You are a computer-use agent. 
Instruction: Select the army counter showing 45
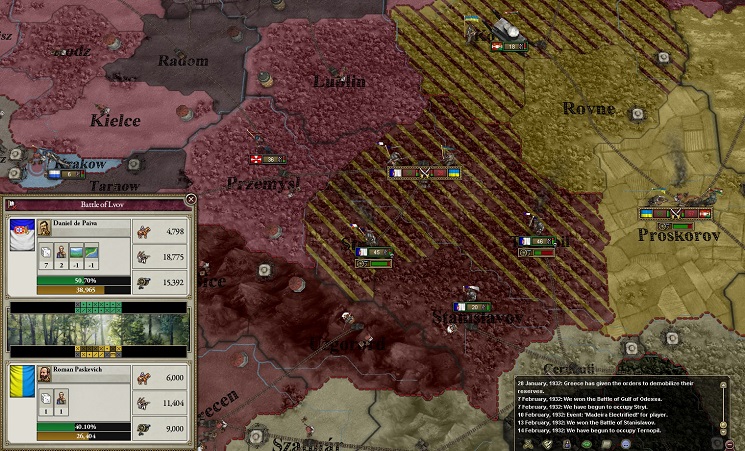[x=373, y=252]
